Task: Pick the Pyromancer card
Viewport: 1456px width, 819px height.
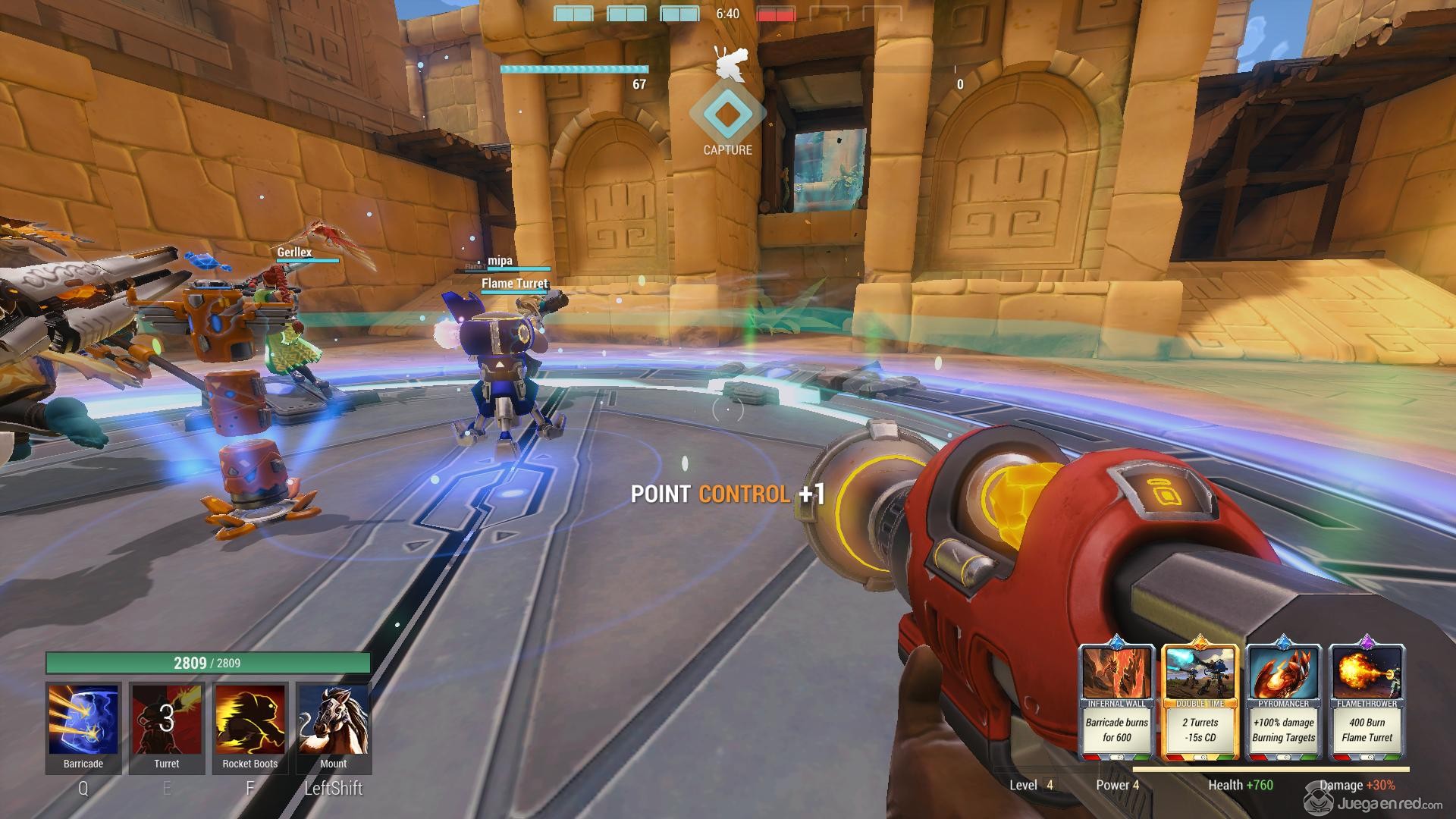Action: click(1284, 701)
